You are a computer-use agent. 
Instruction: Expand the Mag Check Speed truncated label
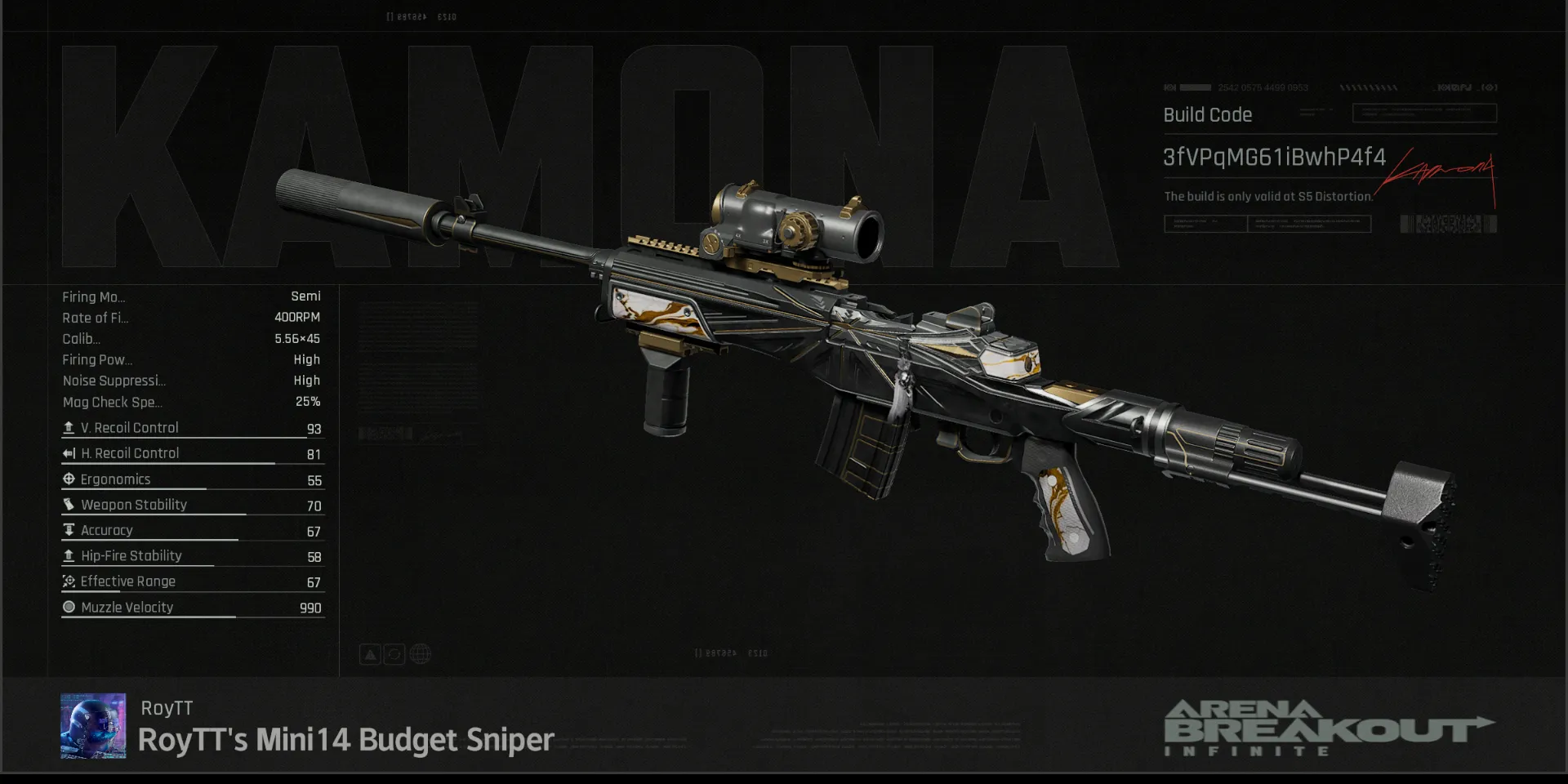coord(113,402)
